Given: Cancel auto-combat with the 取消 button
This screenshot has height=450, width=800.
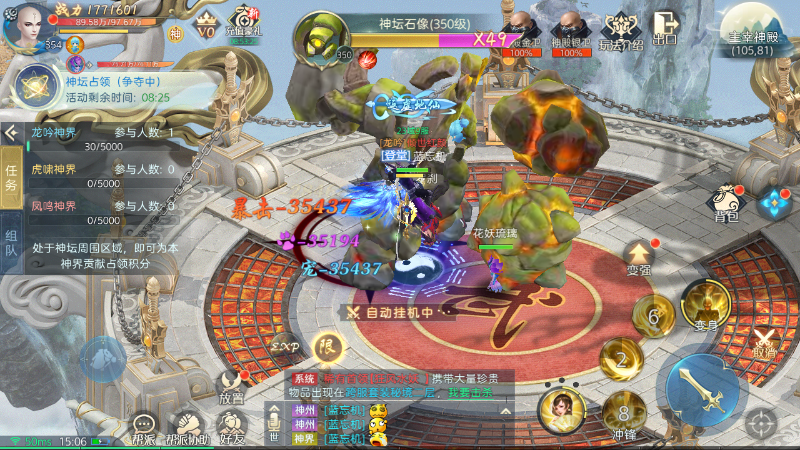Looking at the screenshot, I should point(765,343).
